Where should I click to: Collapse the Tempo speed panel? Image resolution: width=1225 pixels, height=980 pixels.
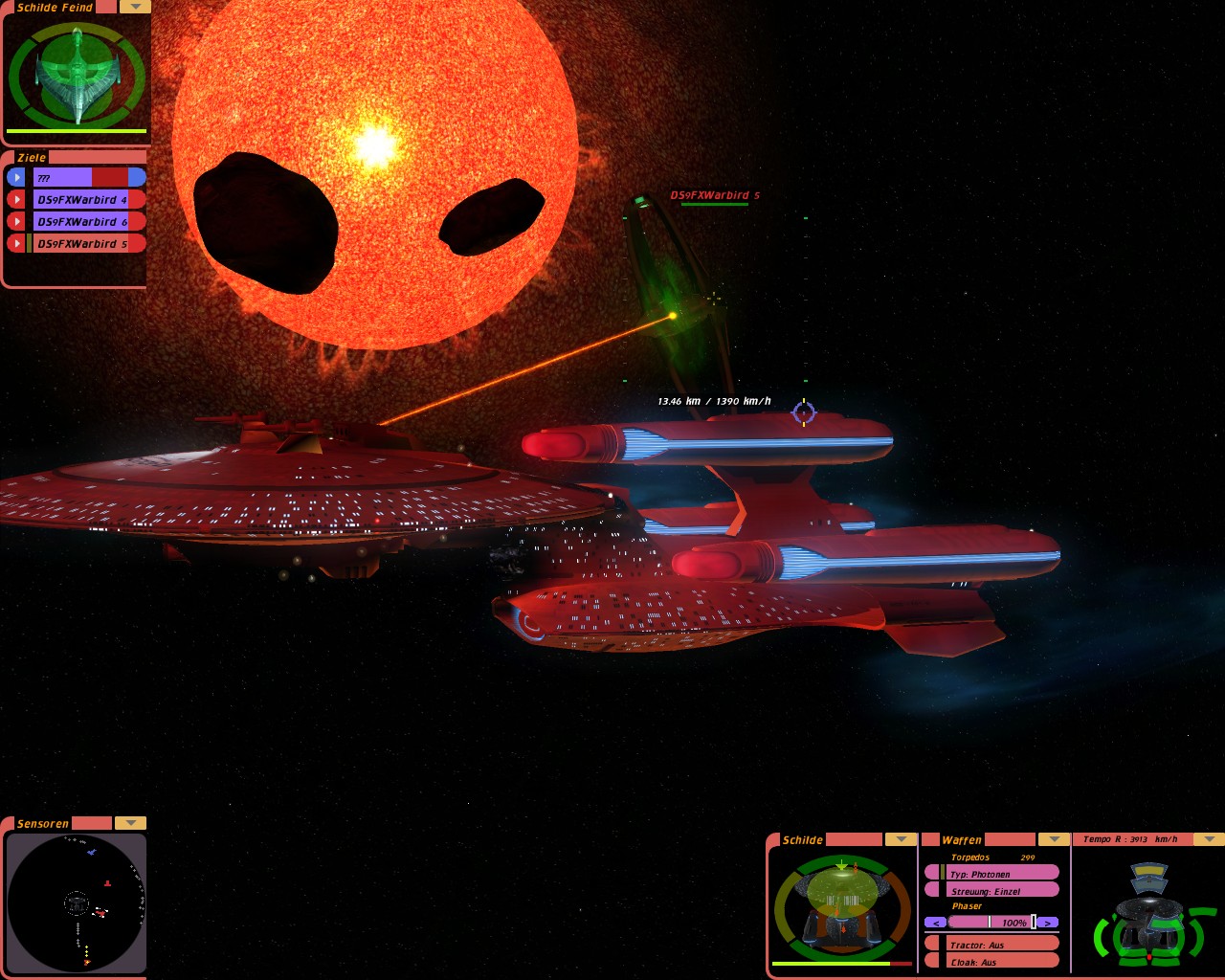[1209, 839]
